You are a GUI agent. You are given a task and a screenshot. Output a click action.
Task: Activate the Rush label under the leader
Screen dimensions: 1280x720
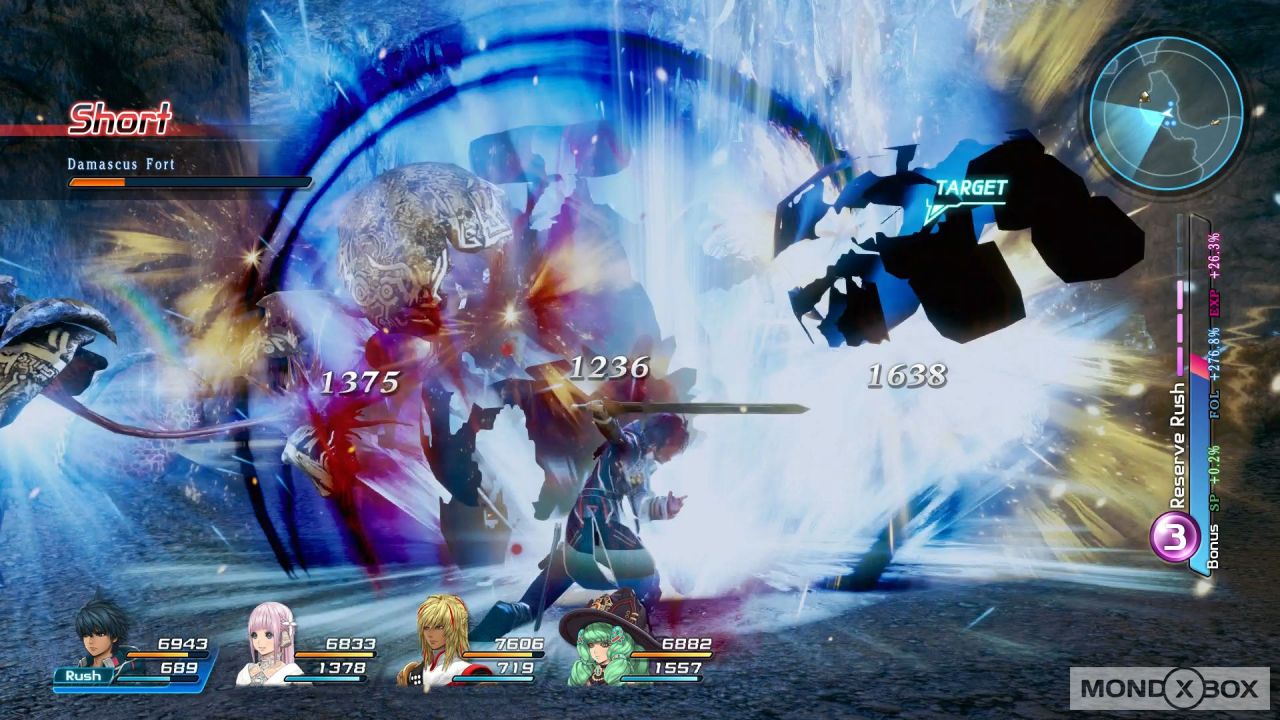tap(84, 676)
